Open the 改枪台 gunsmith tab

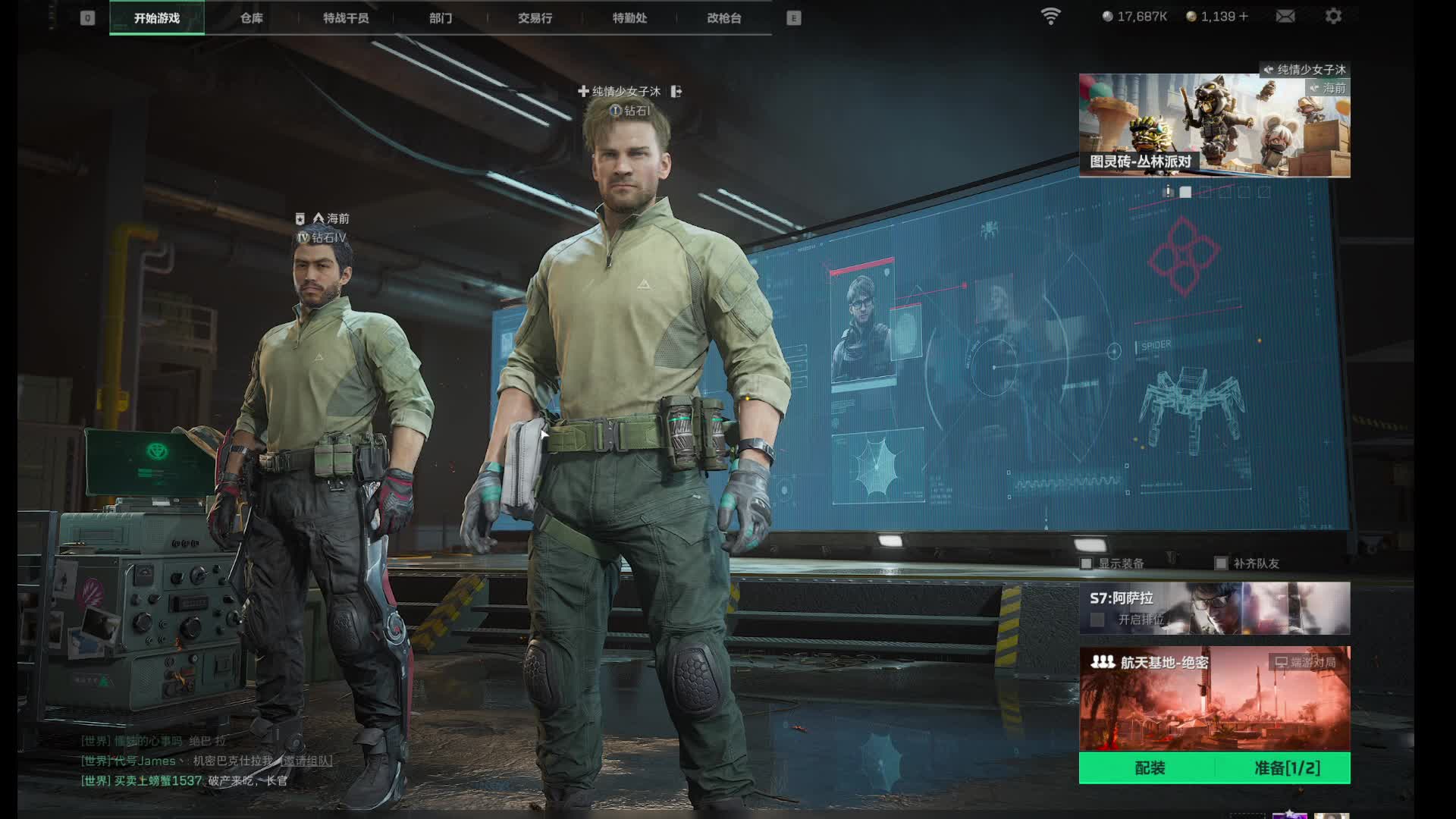click(724, 18)
